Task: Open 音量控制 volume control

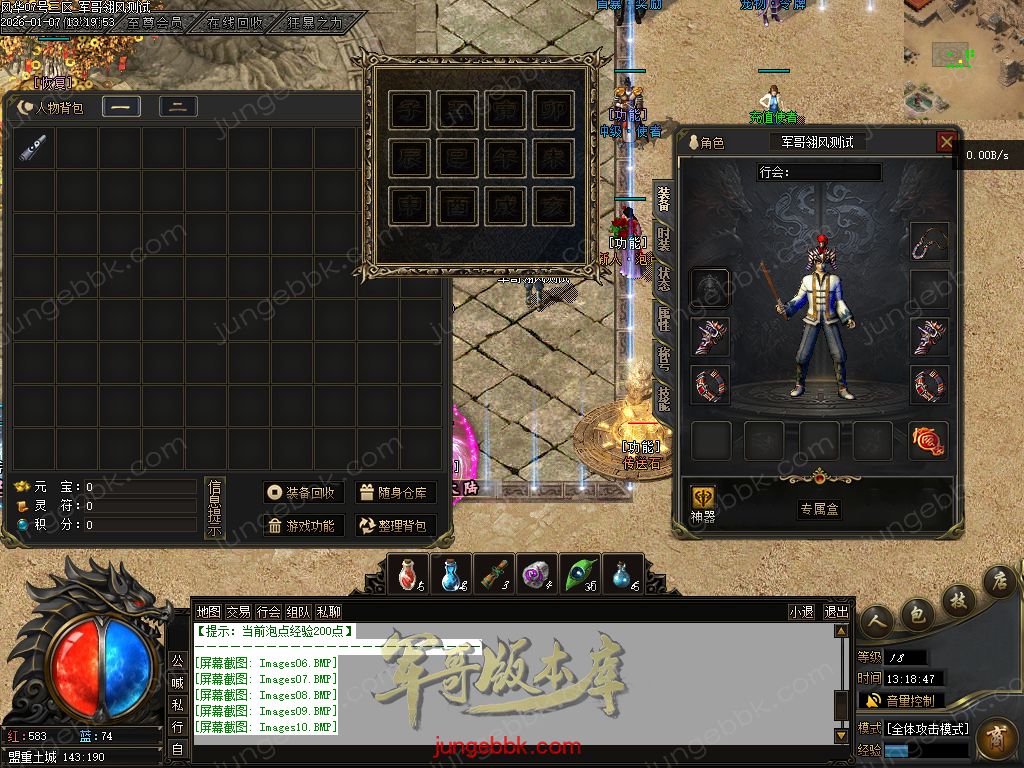Action: point(900,701)
